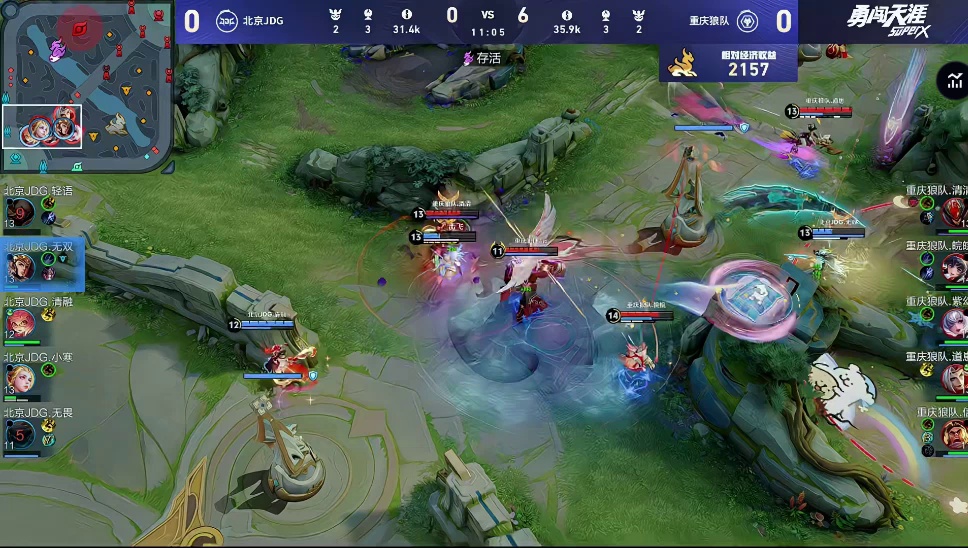Select player 北京JDG.小寒's portrait
This screenshot has height=548, width=968.
tap(20, 378)
